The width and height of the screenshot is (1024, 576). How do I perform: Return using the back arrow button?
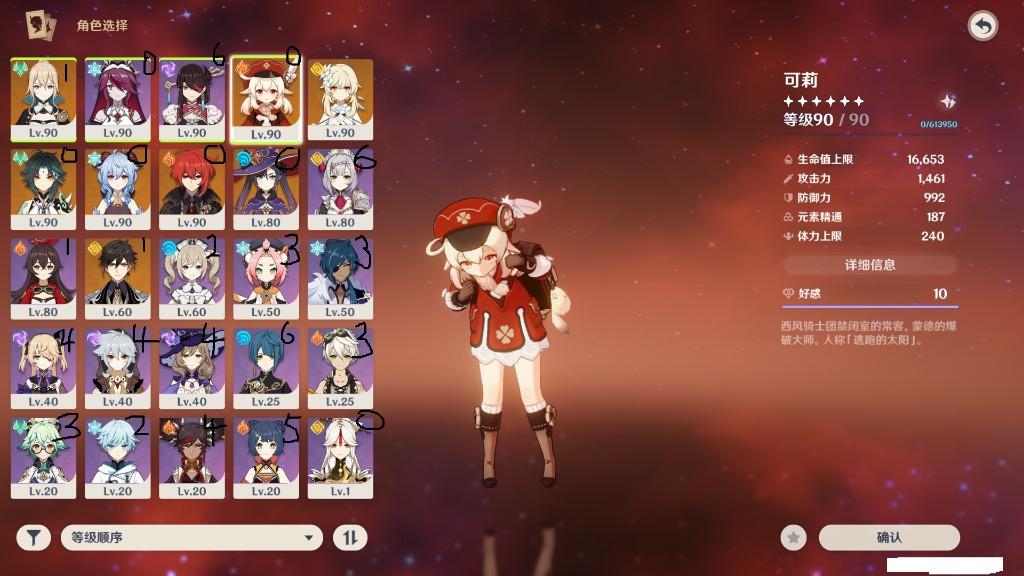[x=983, y=26]
